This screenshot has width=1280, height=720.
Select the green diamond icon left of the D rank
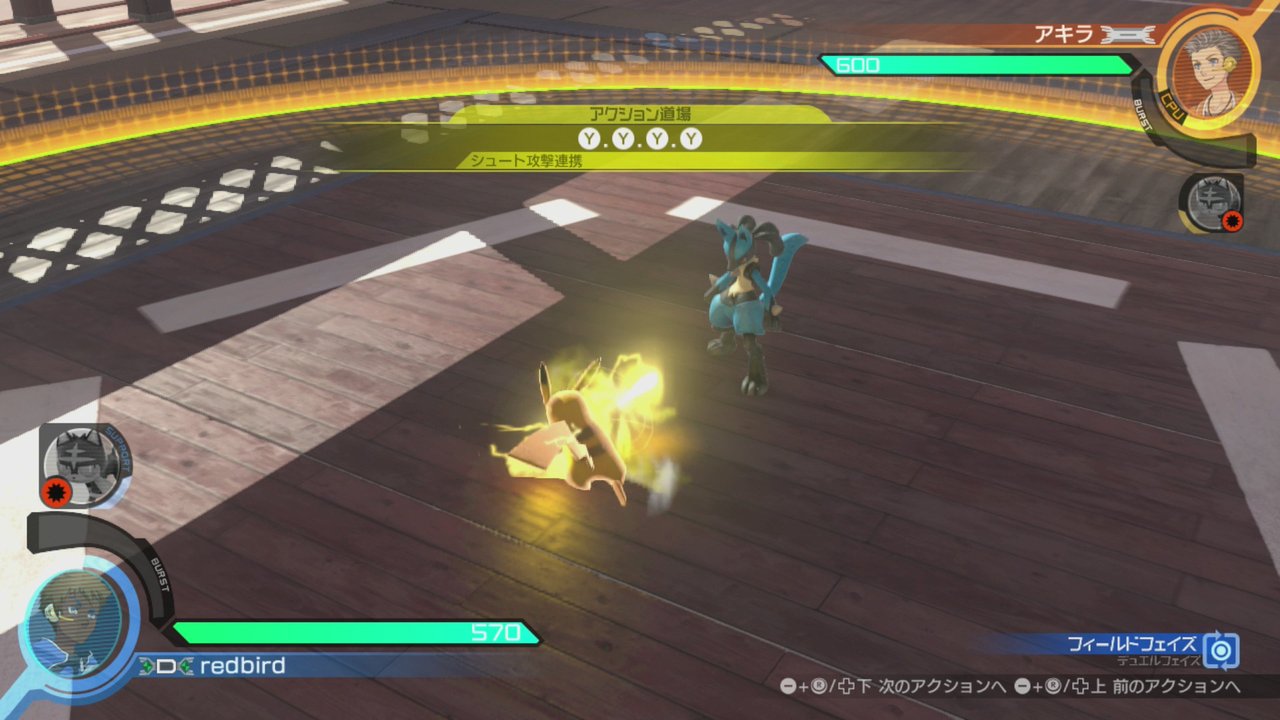coord(147,665)
